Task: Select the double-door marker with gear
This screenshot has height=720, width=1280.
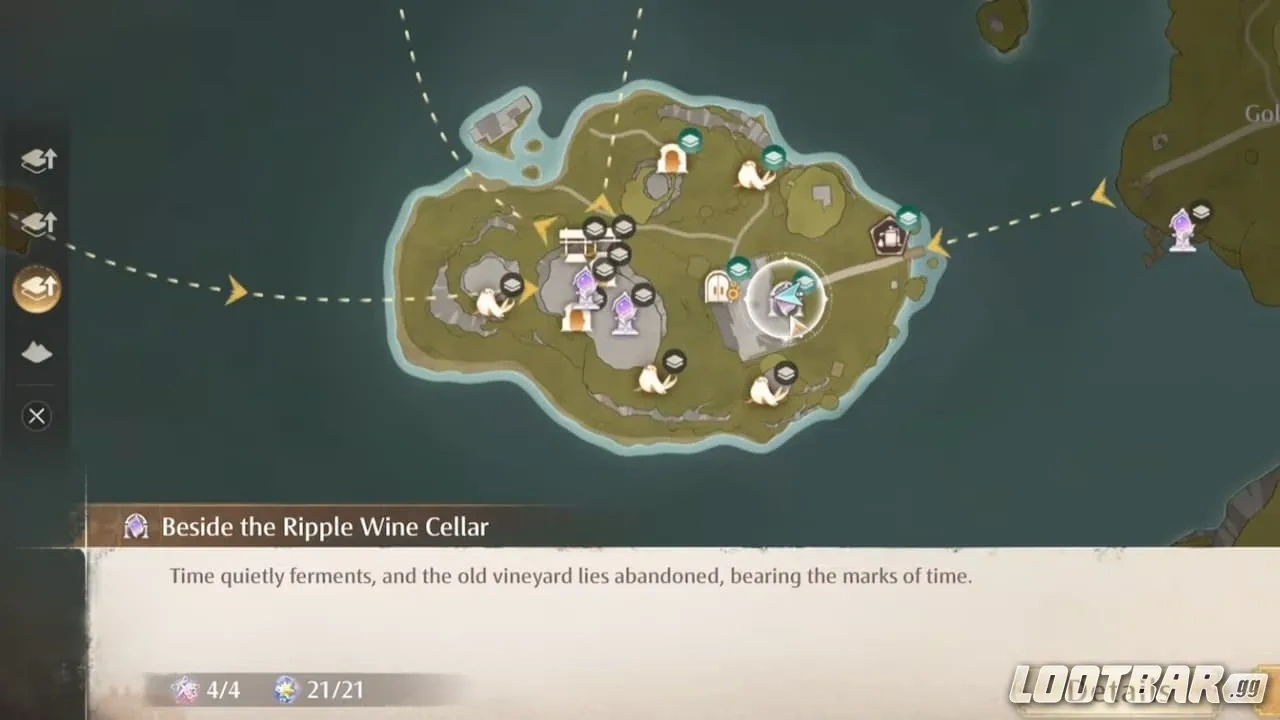Action: [x=718, y=287]
